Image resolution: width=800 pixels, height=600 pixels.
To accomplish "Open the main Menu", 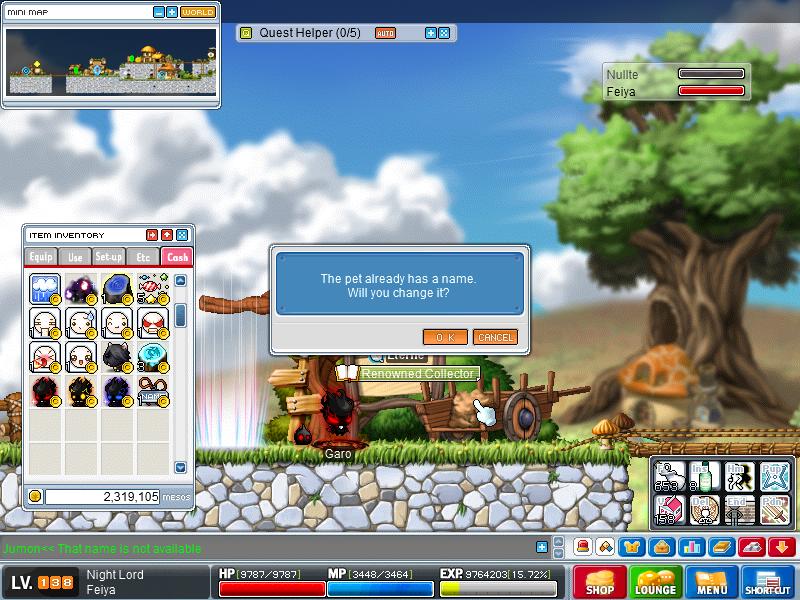I will coord(712,583).
